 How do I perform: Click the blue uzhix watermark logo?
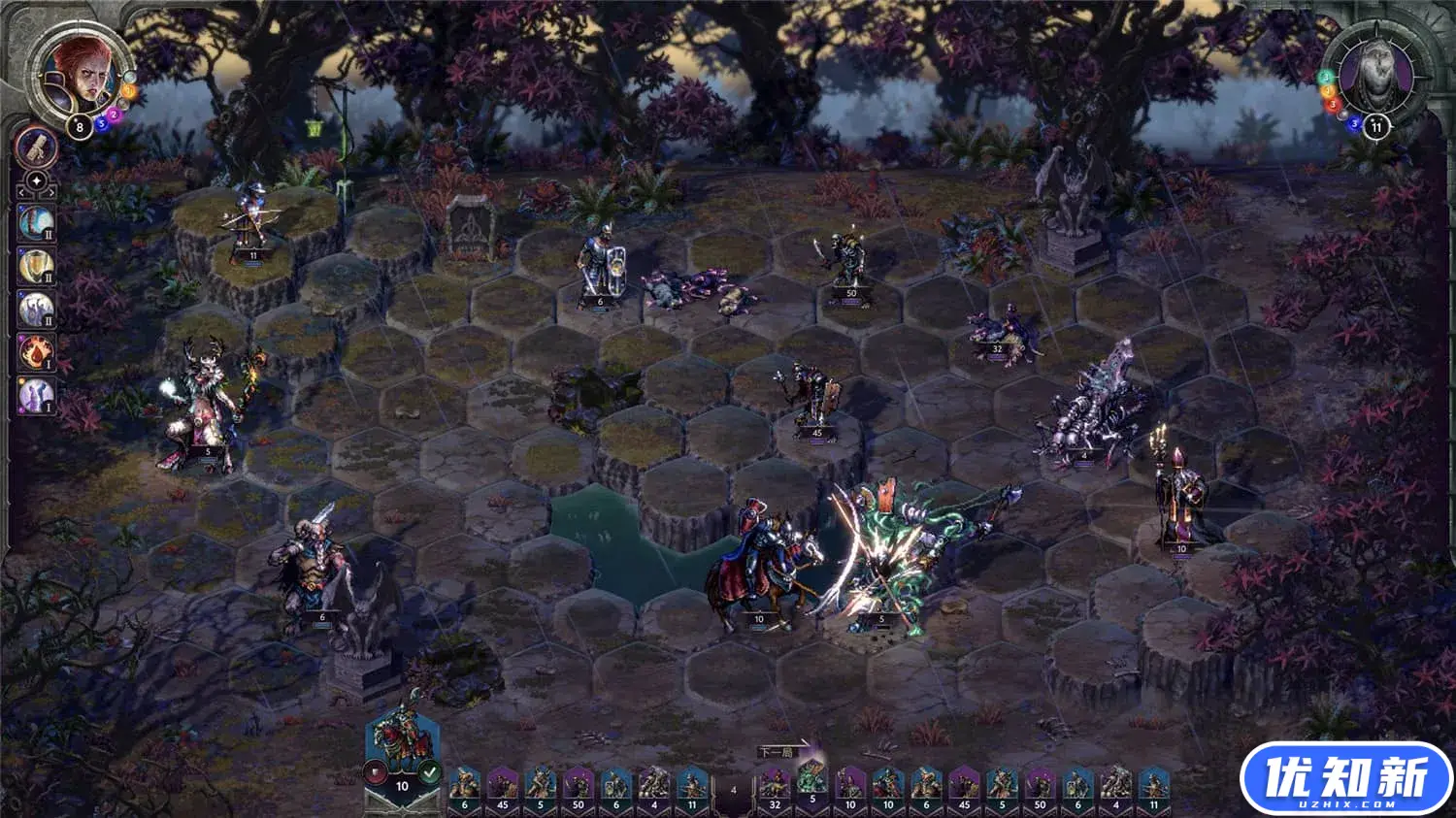click(x=1345, y=778)
